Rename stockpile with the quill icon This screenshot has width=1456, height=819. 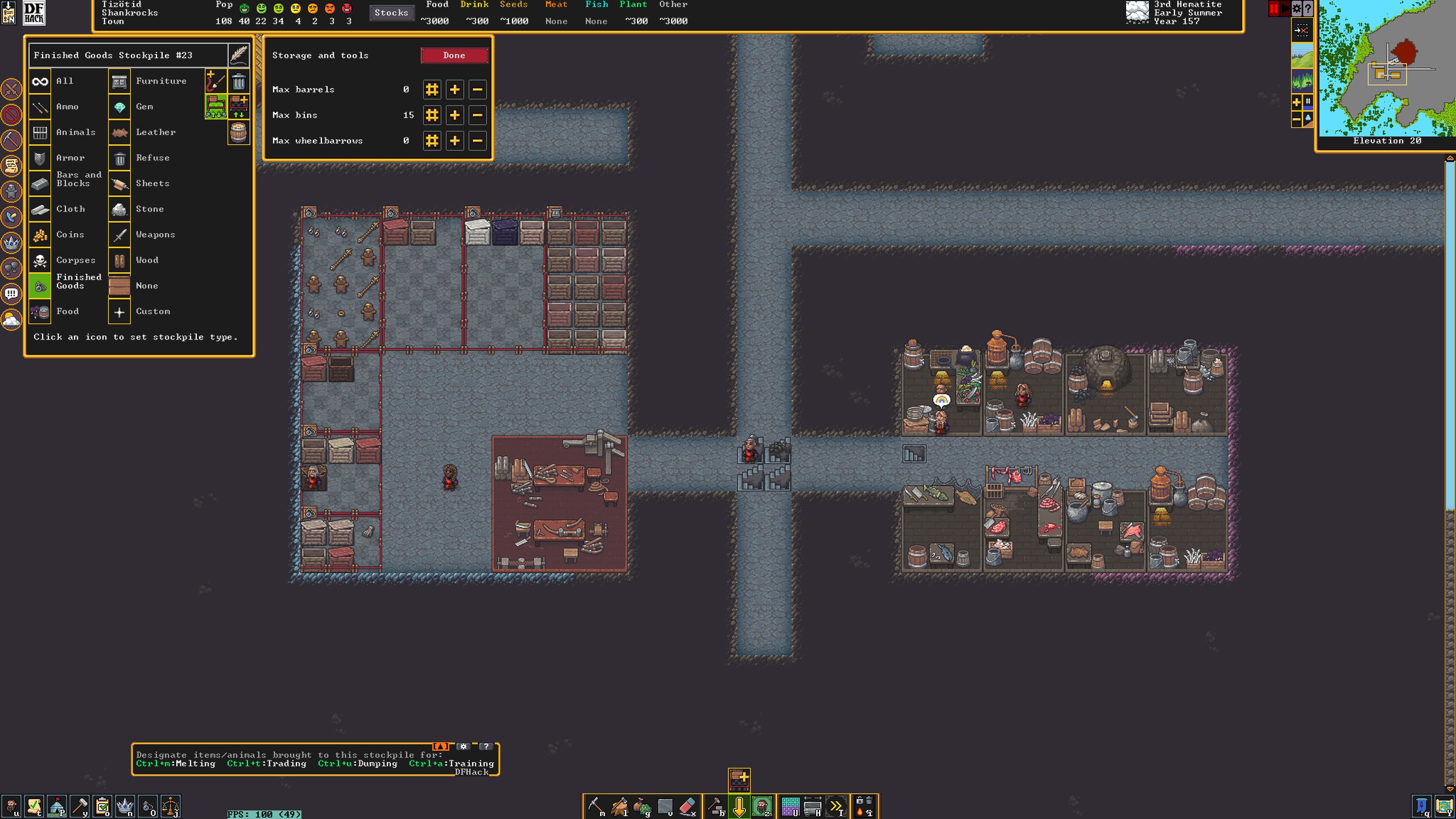[239, 55]
